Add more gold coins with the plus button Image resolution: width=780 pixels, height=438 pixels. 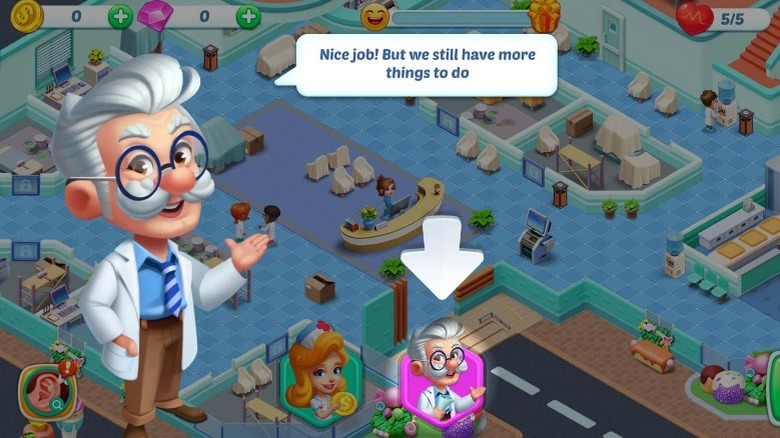click(x=120, y=16)
